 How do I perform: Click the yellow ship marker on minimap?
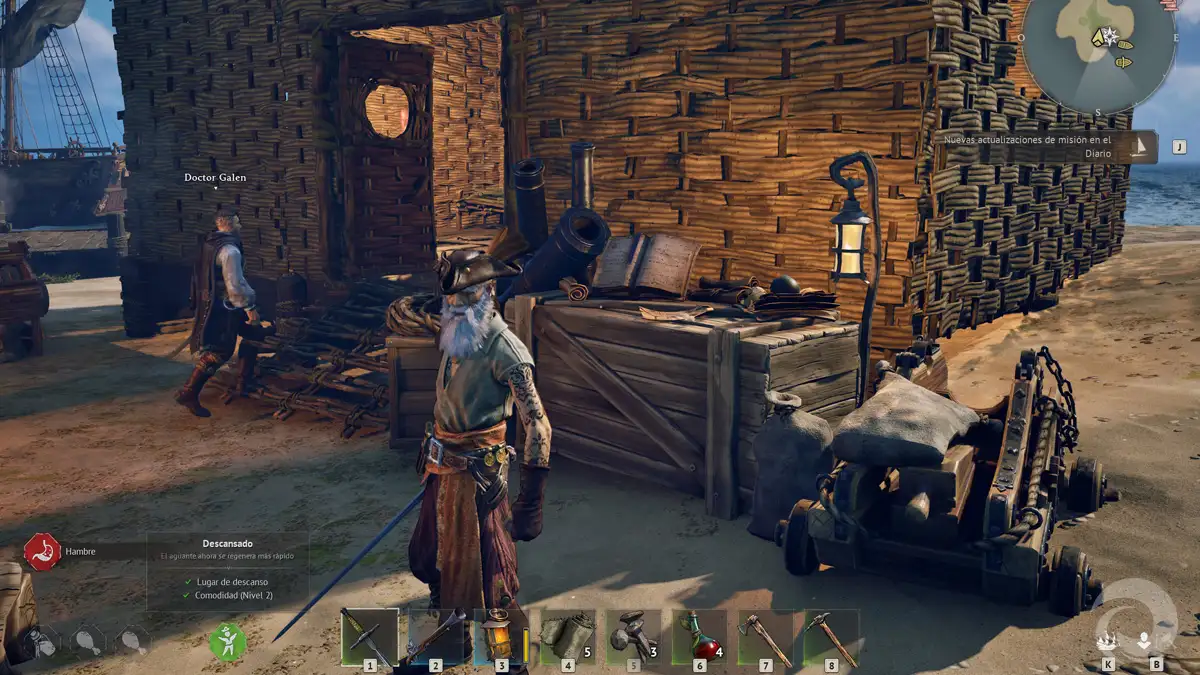(x=1124, y=45)
